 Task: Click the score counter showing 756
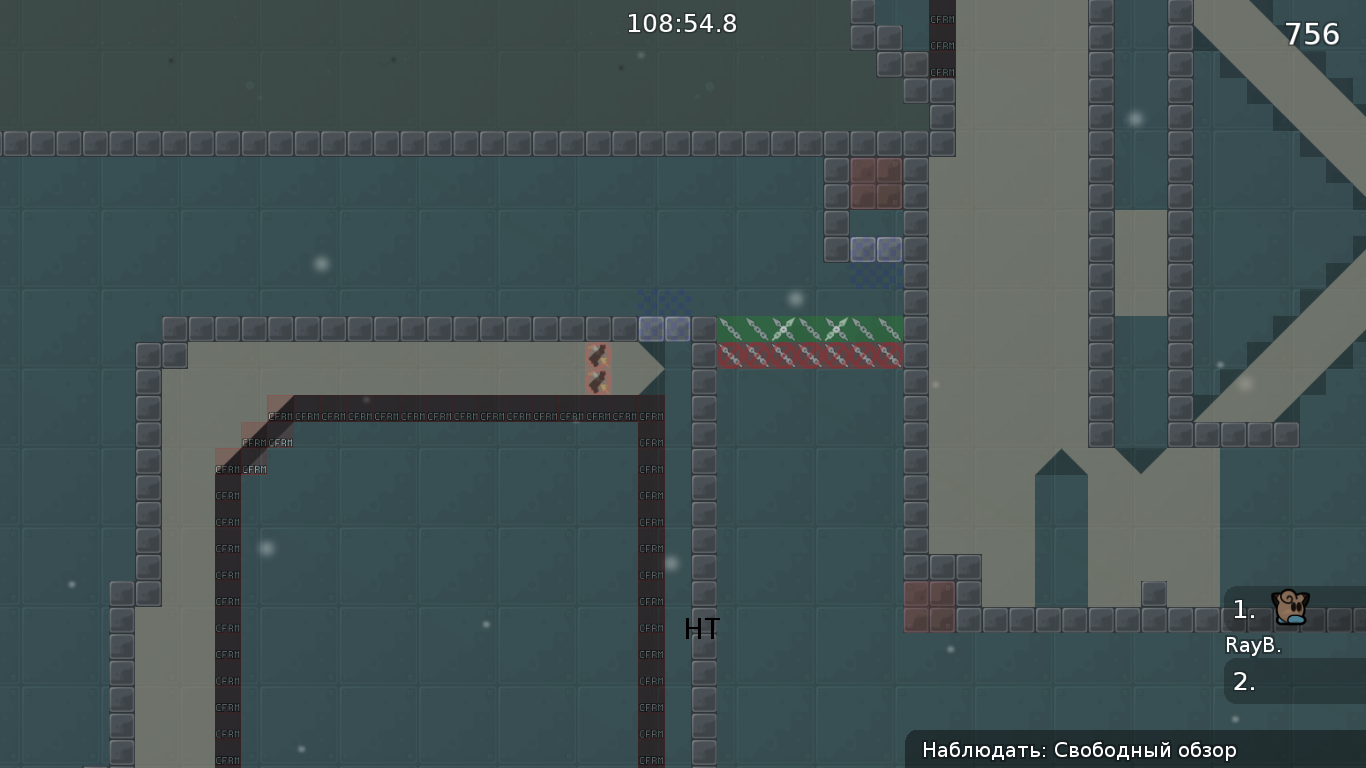(x=1313, y=33)
